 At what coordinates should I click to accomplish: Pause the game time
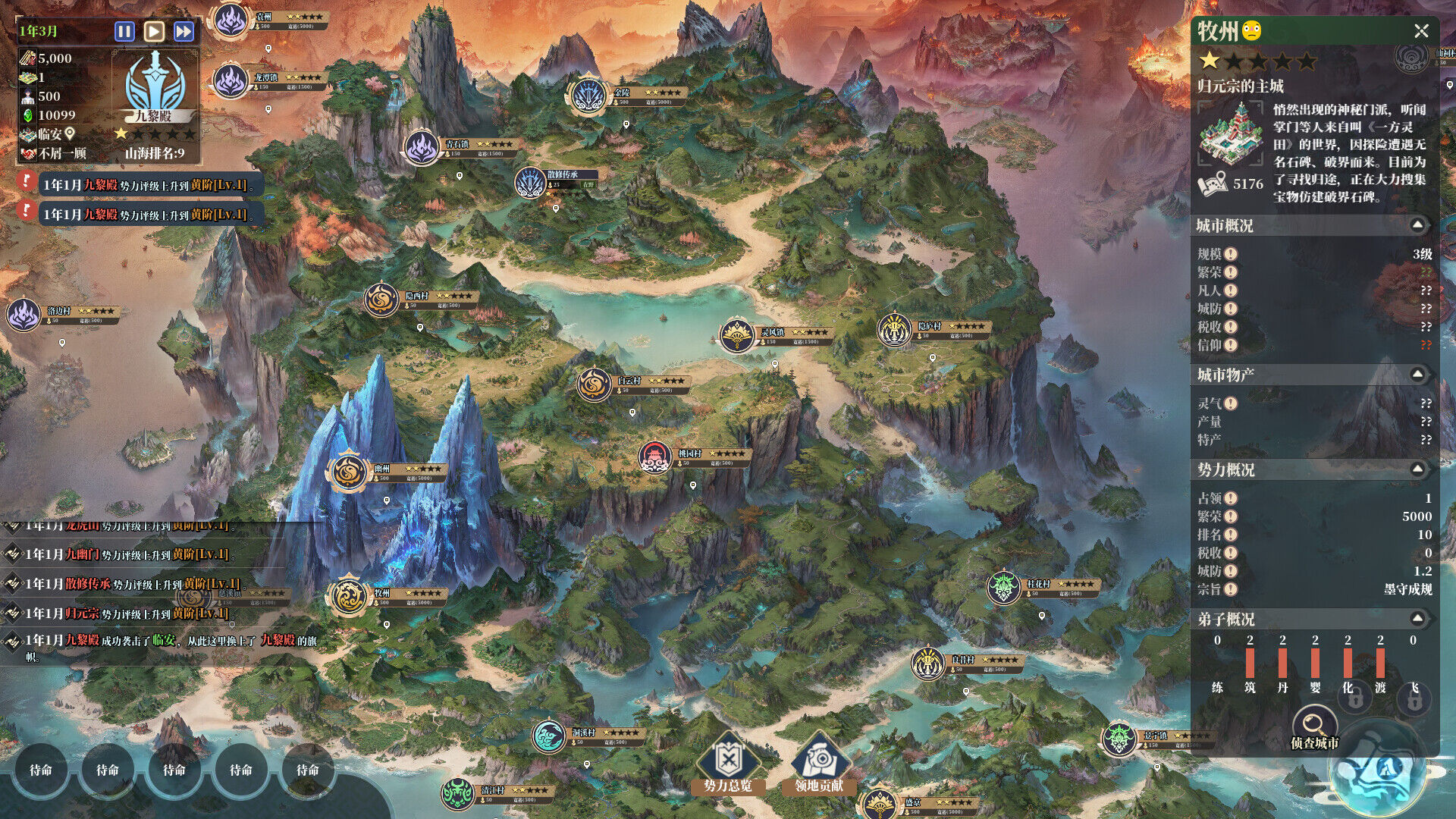click(x=124, y=31)
